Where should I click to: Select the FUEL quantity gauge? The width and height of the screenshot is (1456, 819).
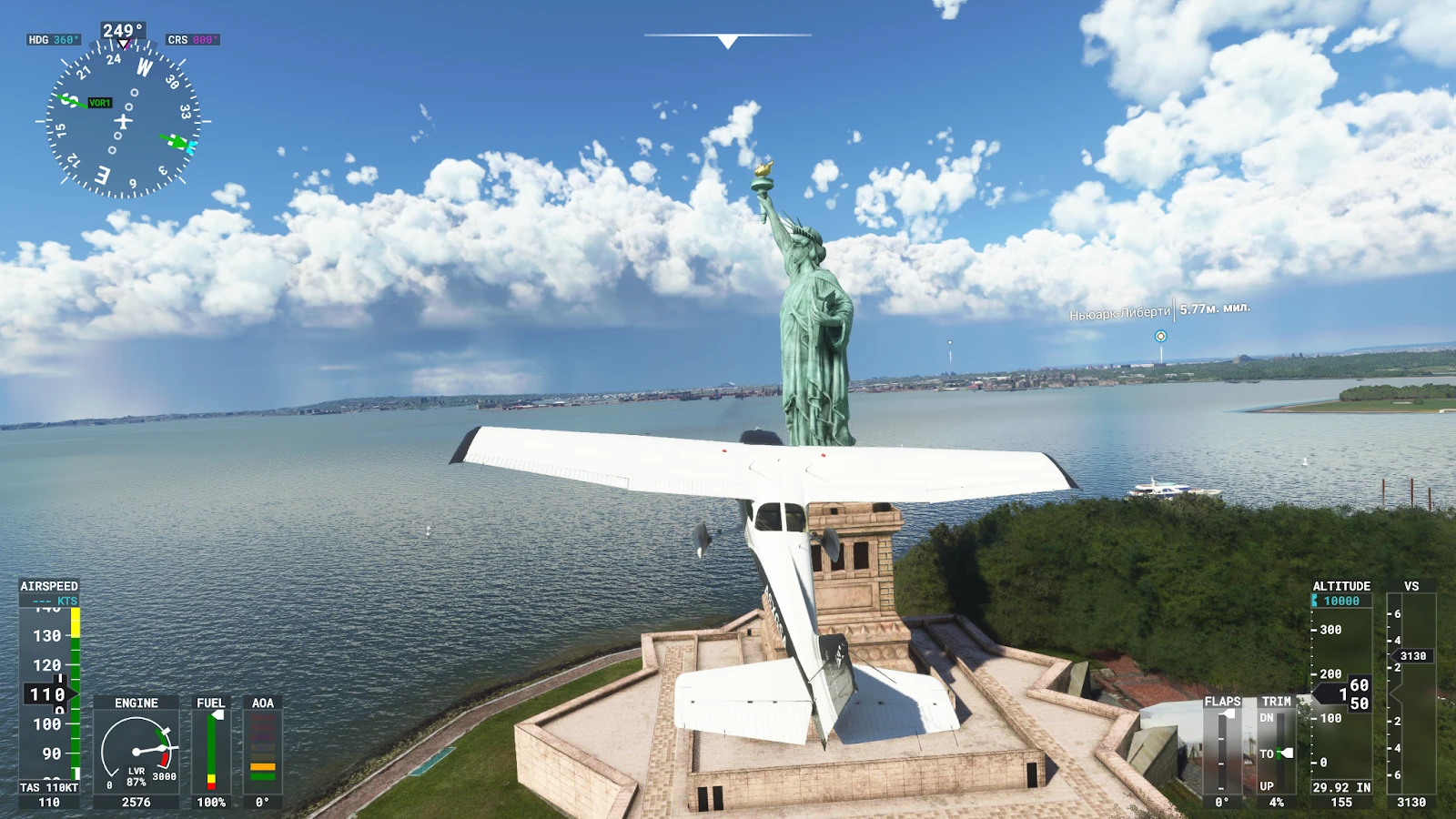pyautogui.click(x=212, y=746)
